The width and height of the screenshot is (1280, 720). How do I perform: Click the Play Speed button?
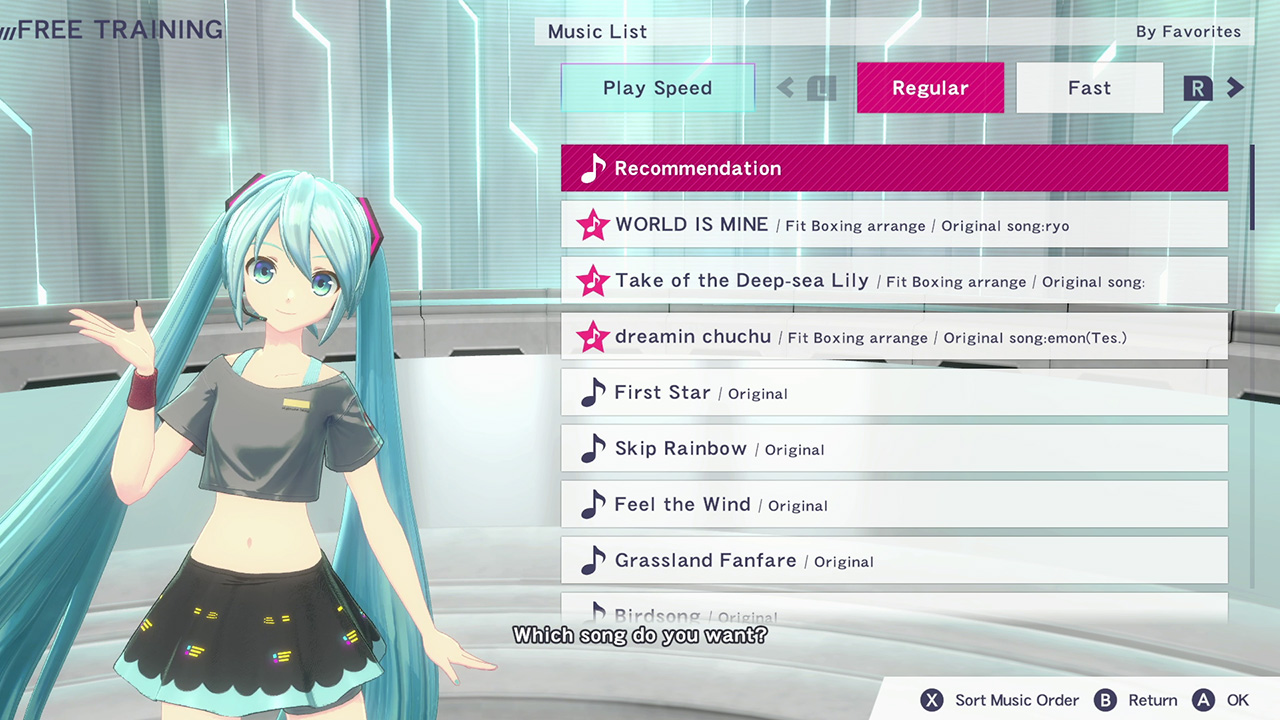[657, 88]
